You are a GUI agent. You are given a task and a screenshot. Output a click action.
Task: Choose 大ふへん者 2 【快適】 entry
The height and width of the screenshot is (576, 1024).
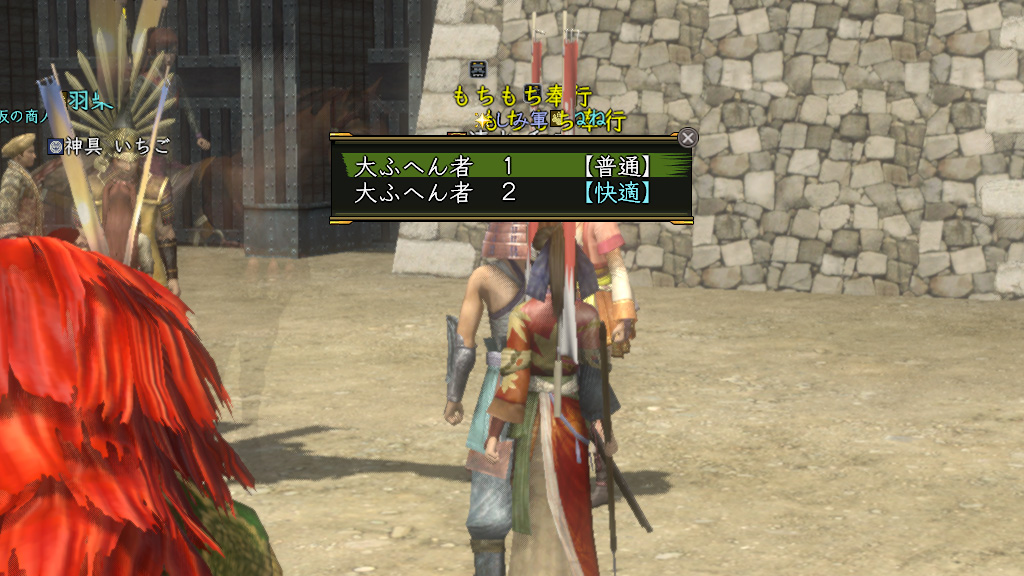(510, 193)
